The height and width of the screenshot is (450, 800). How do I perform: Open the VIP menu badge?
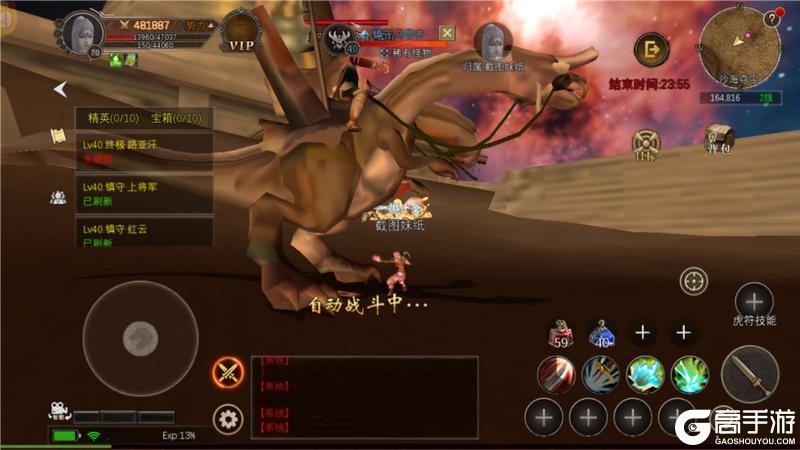pyautogui.click(x=240, y=33)
